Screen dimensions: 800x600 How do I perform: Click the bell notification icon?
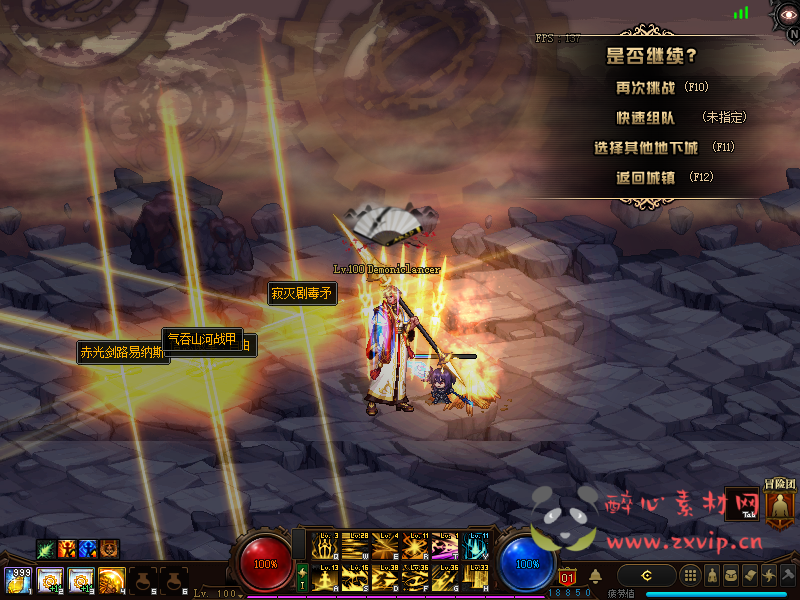(x=595, y=576)
